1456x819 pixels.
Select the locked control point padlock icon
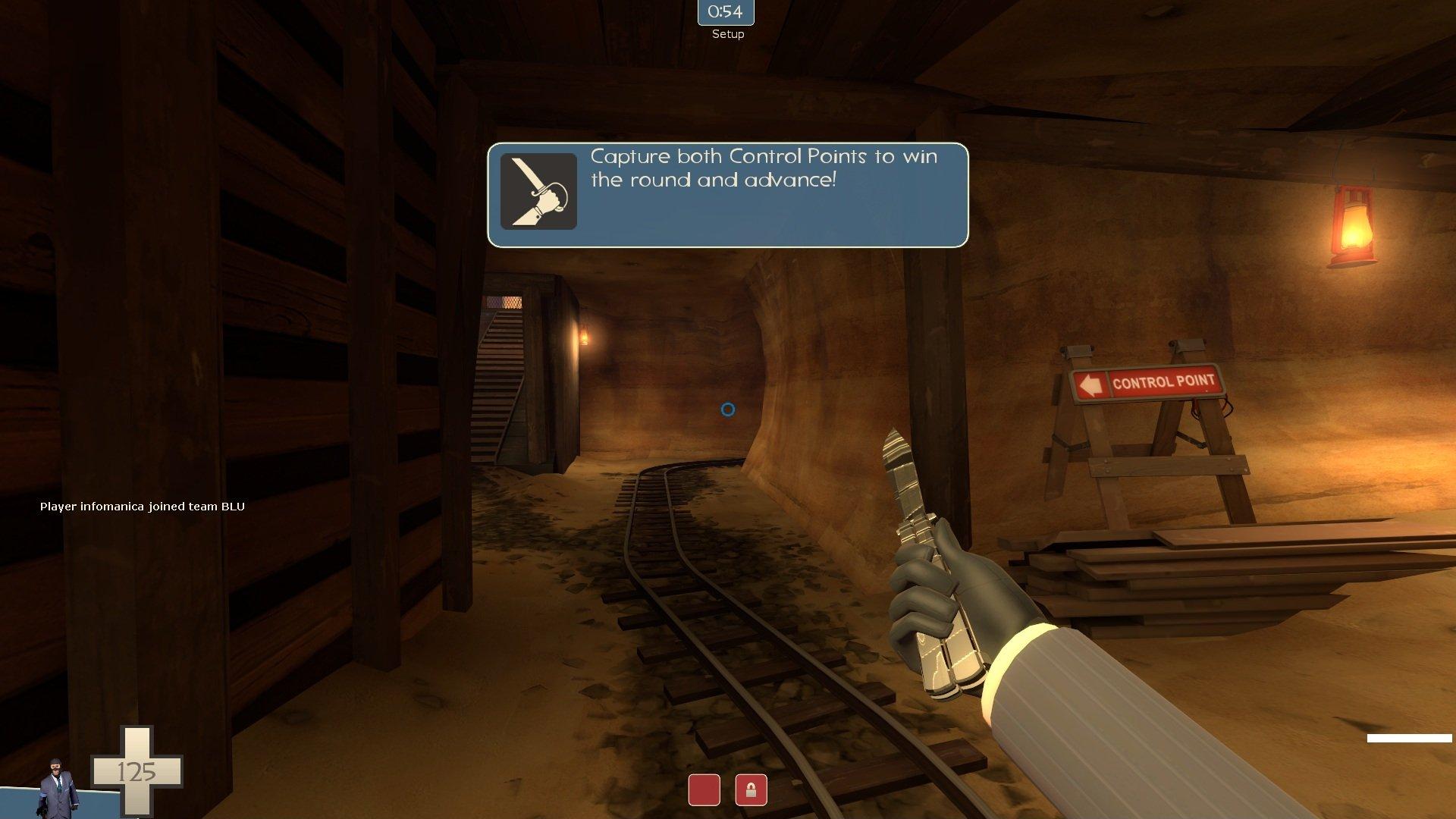click(x=751, y=790)
